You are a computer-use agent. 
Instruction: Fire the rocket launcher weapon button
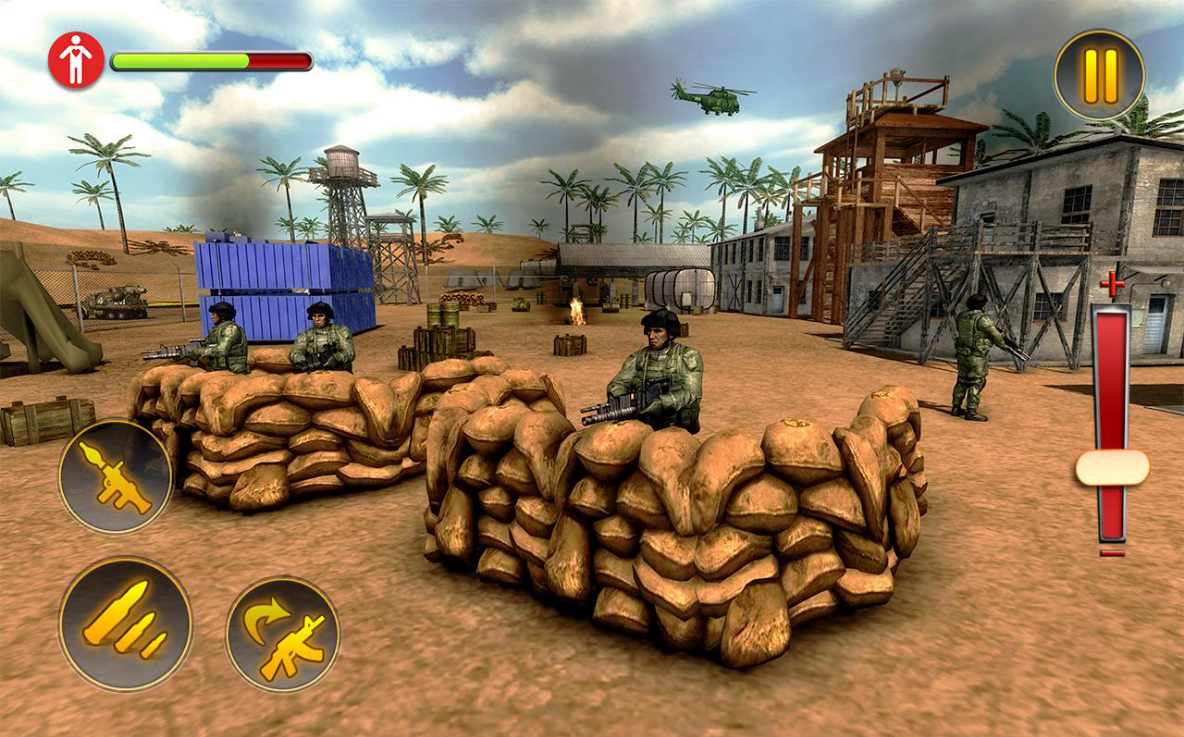tap(115, 477)
